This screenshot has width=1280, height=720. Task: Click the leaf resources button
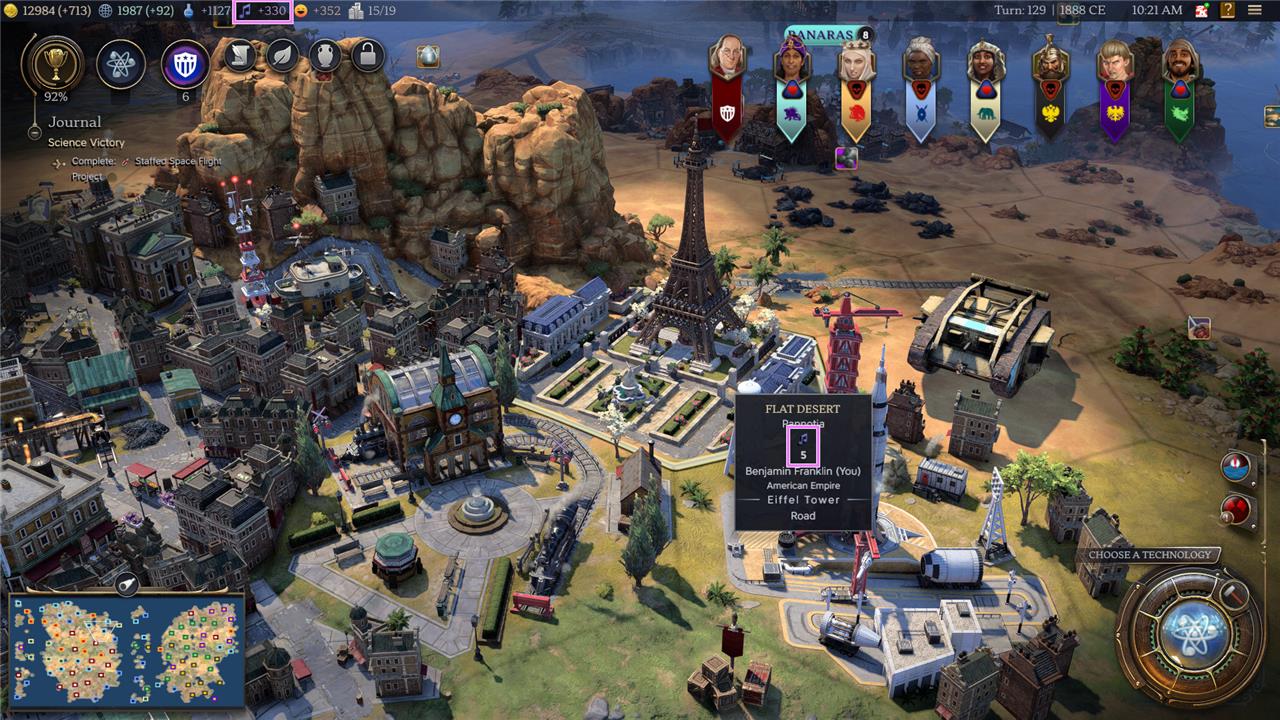point(282,55)
